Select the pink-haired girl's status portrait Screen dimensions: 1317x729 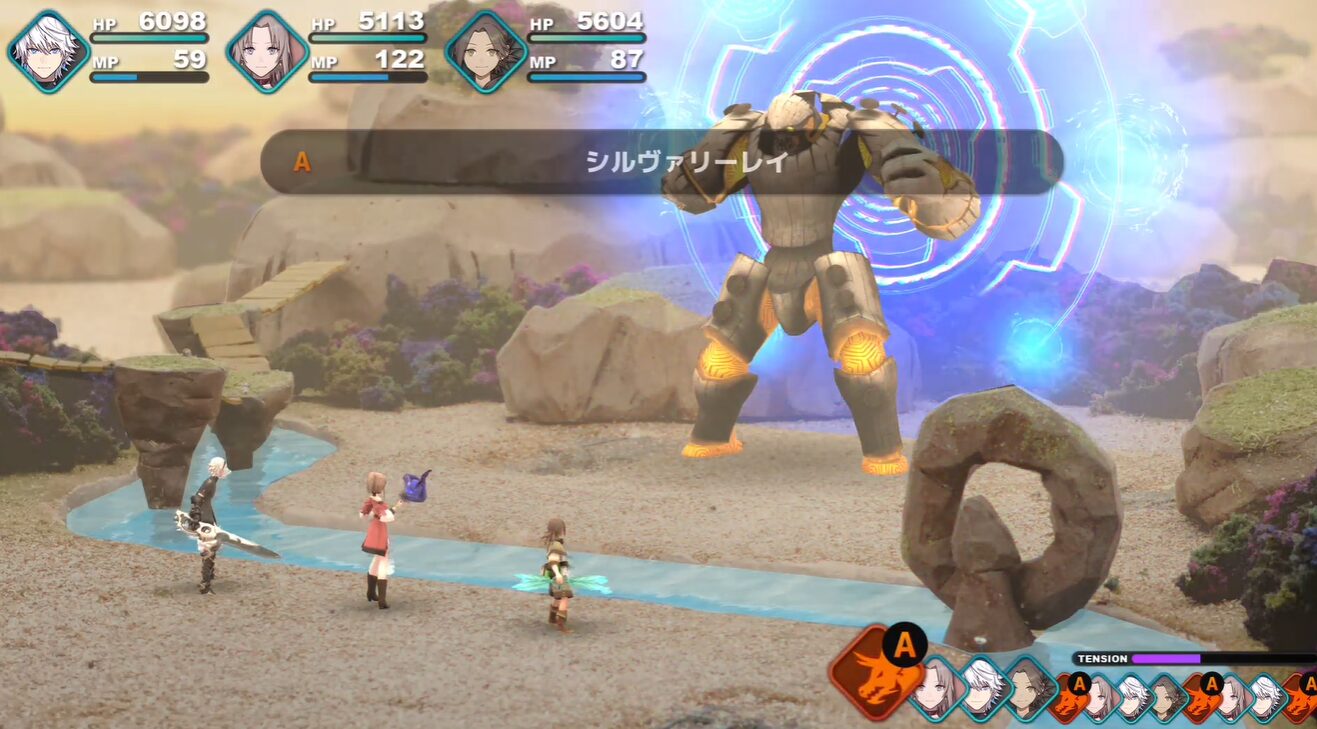click(266, 51)
